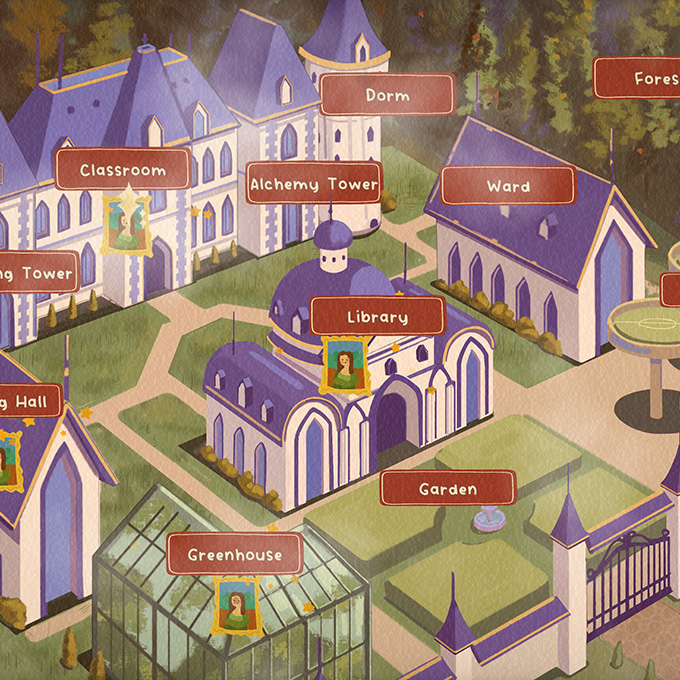
Task: Select the character portrait below Library
Action: click(341, 365)
